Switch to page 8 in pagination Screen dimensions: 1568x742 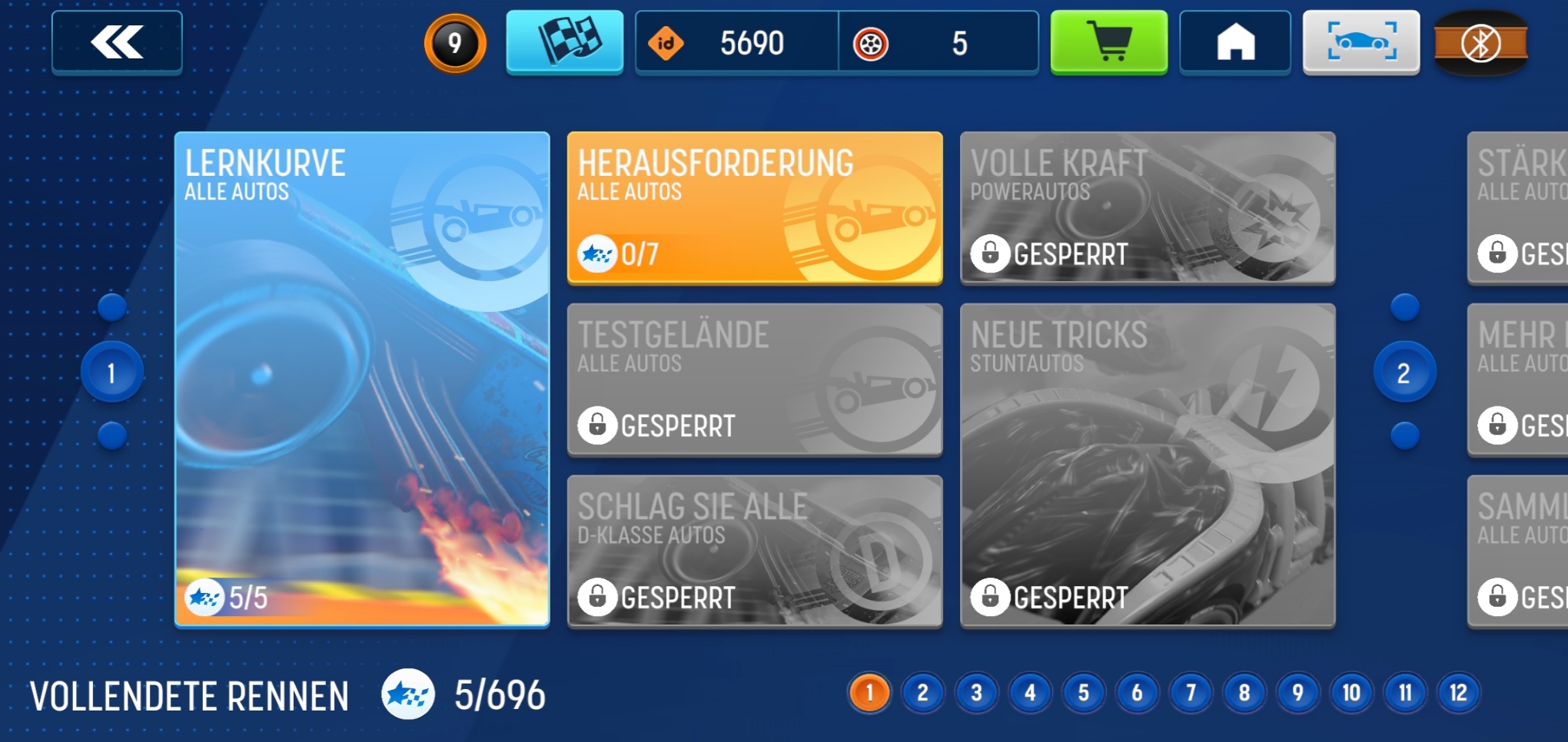(1244, 693)
